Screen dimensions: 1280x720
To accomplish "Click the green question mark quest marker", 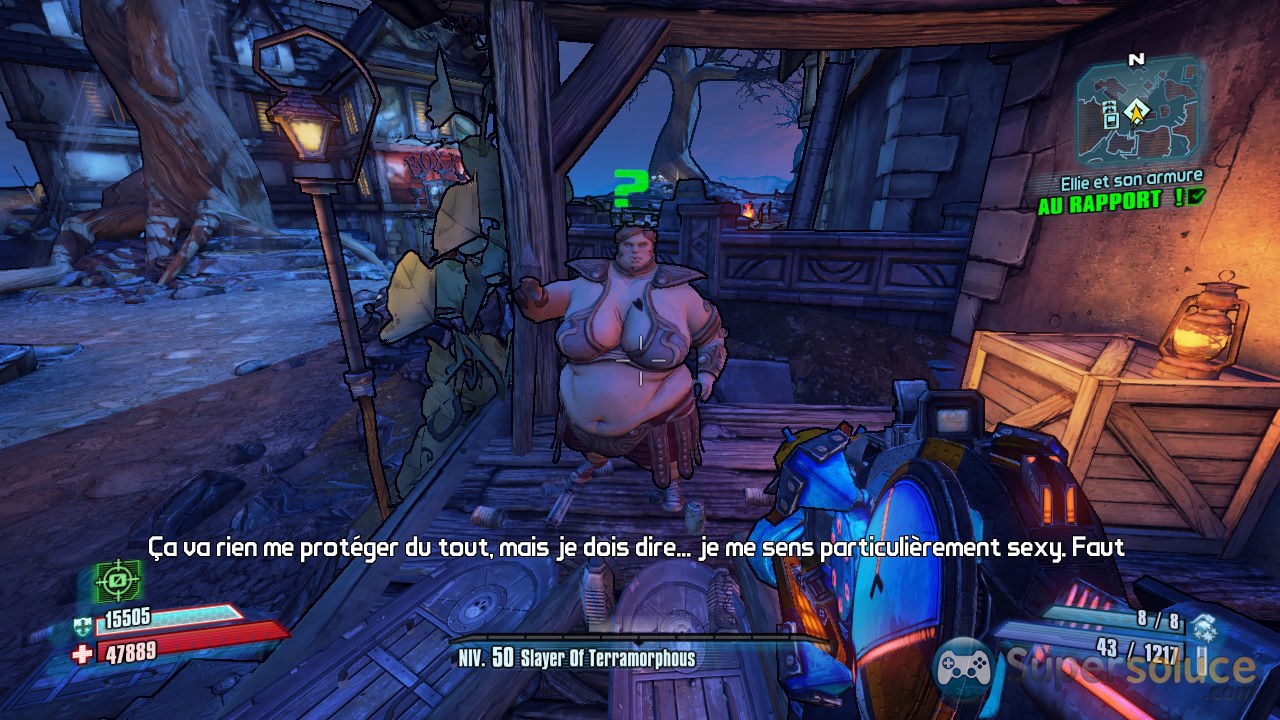I will [629, 187].
